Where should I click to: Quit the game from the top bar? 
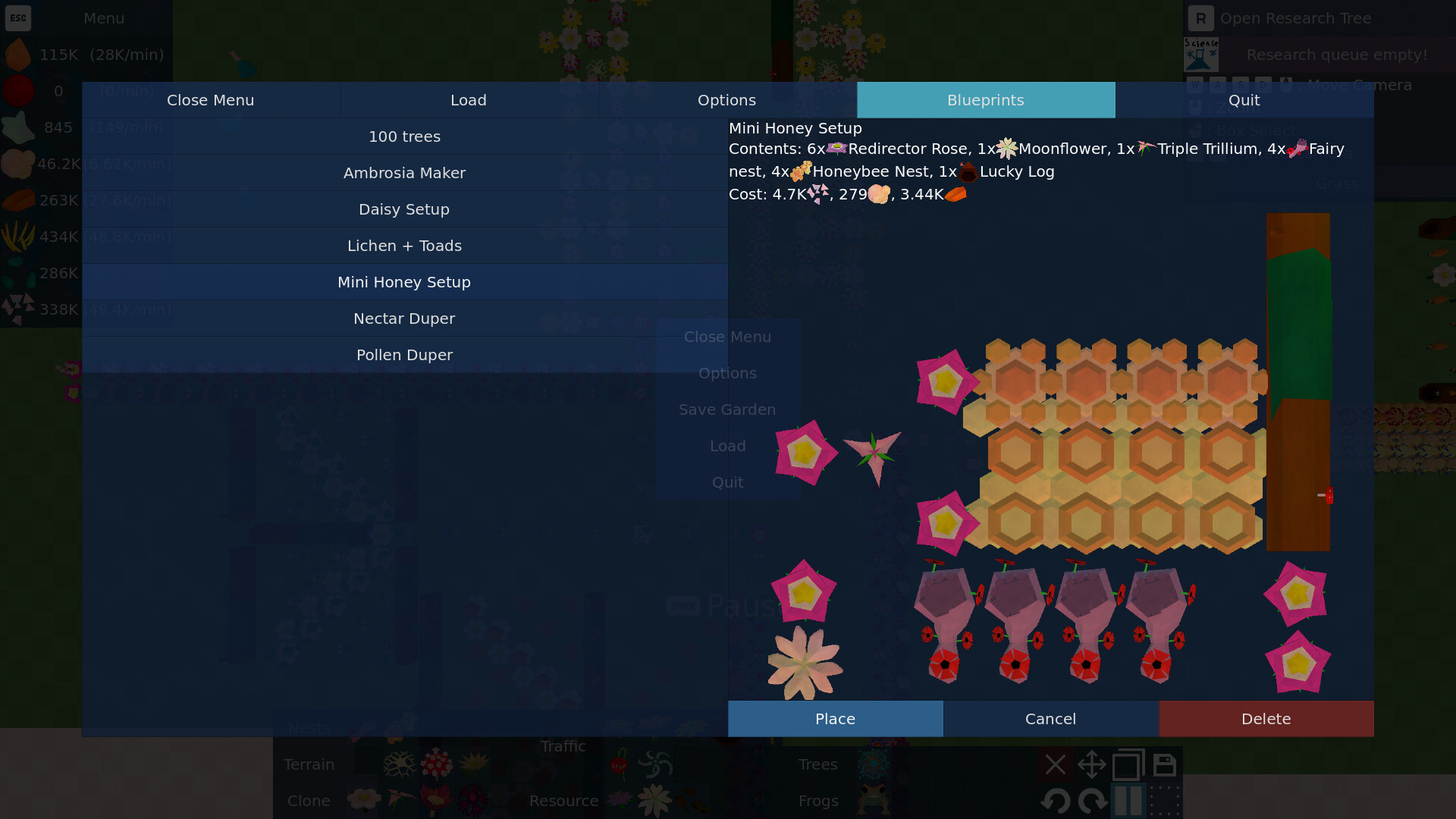point(1244,100)
